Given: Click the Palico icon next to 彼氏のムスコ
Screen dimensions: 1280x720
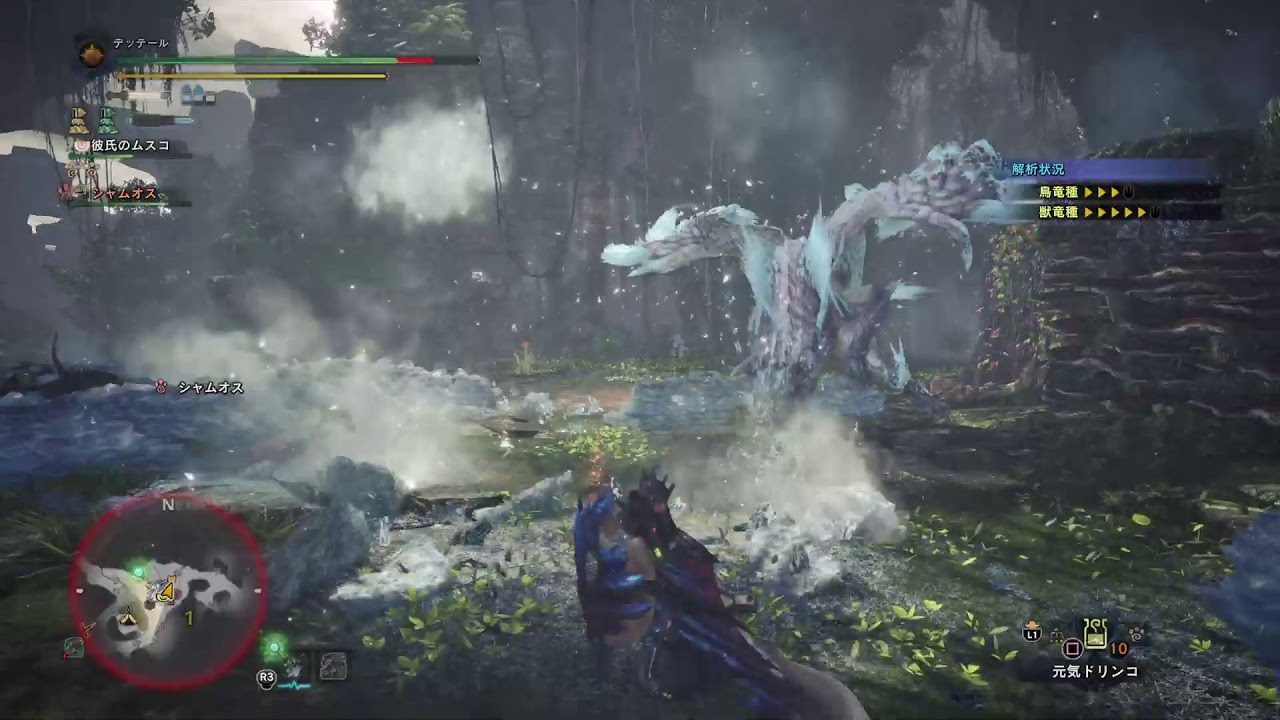Looking at the screenshot, I should pos(82,145).
